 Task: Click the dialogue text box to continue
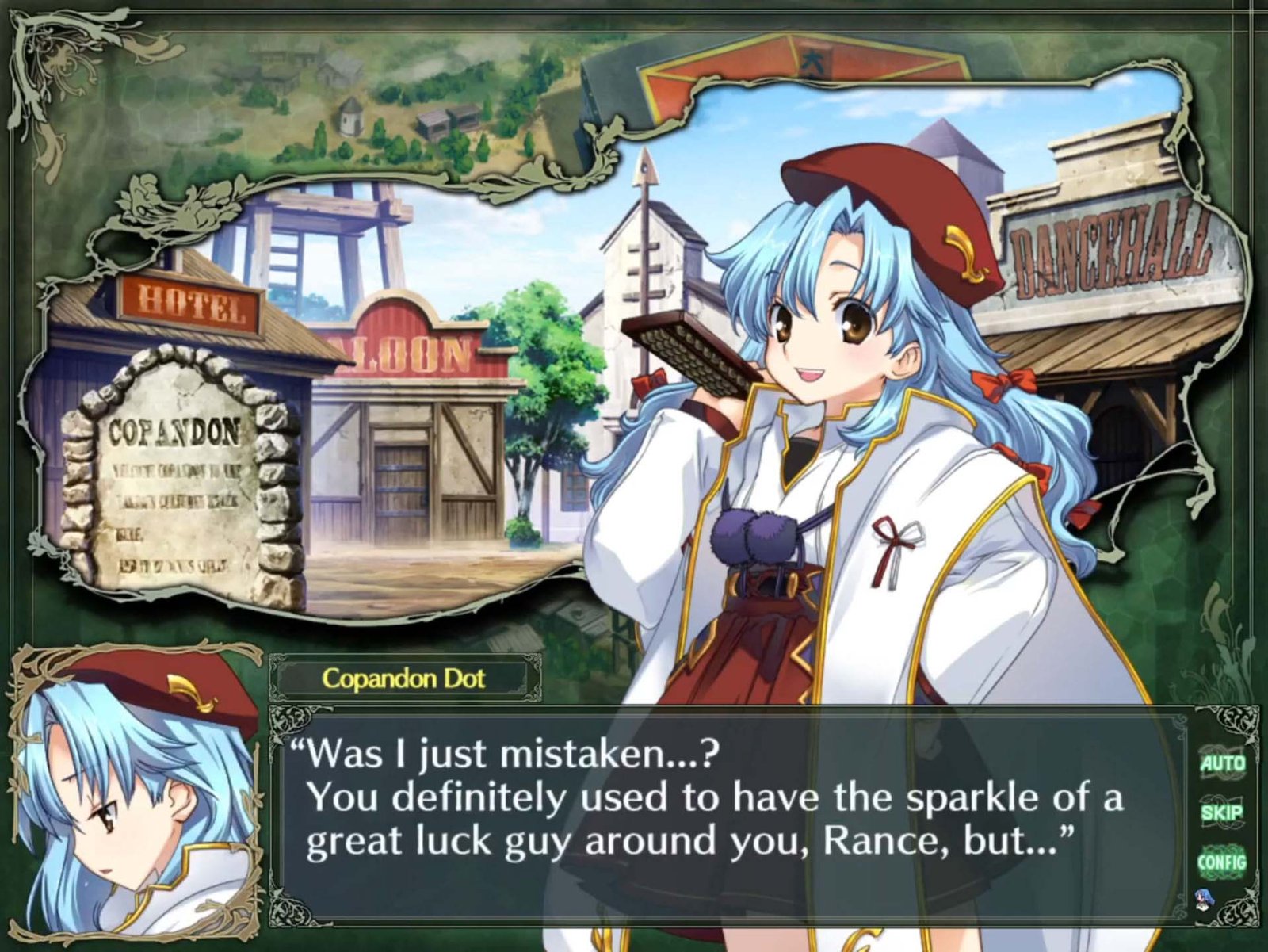(x=713, y=809)
